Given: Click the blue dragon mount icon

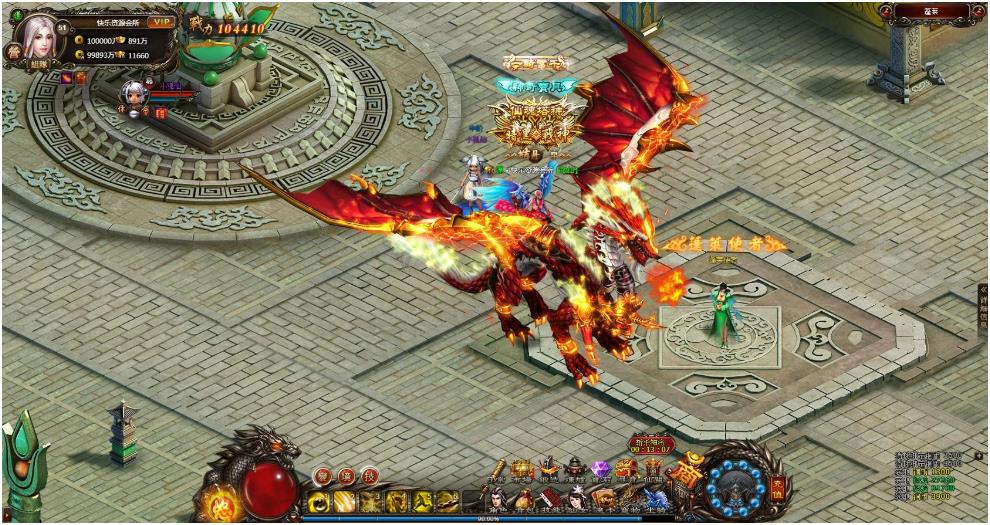Looking at the screenshot, I should [x=655, y=498].
